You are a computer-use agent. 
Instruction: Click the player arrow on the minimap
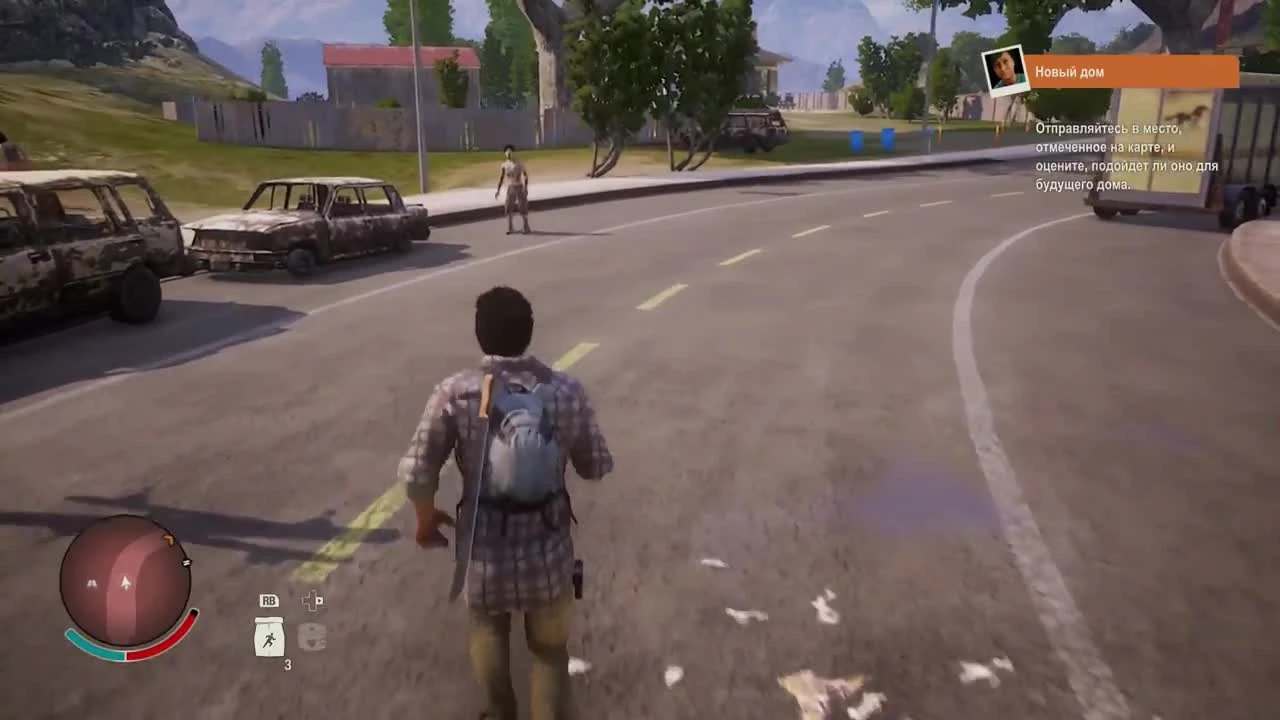126,583
